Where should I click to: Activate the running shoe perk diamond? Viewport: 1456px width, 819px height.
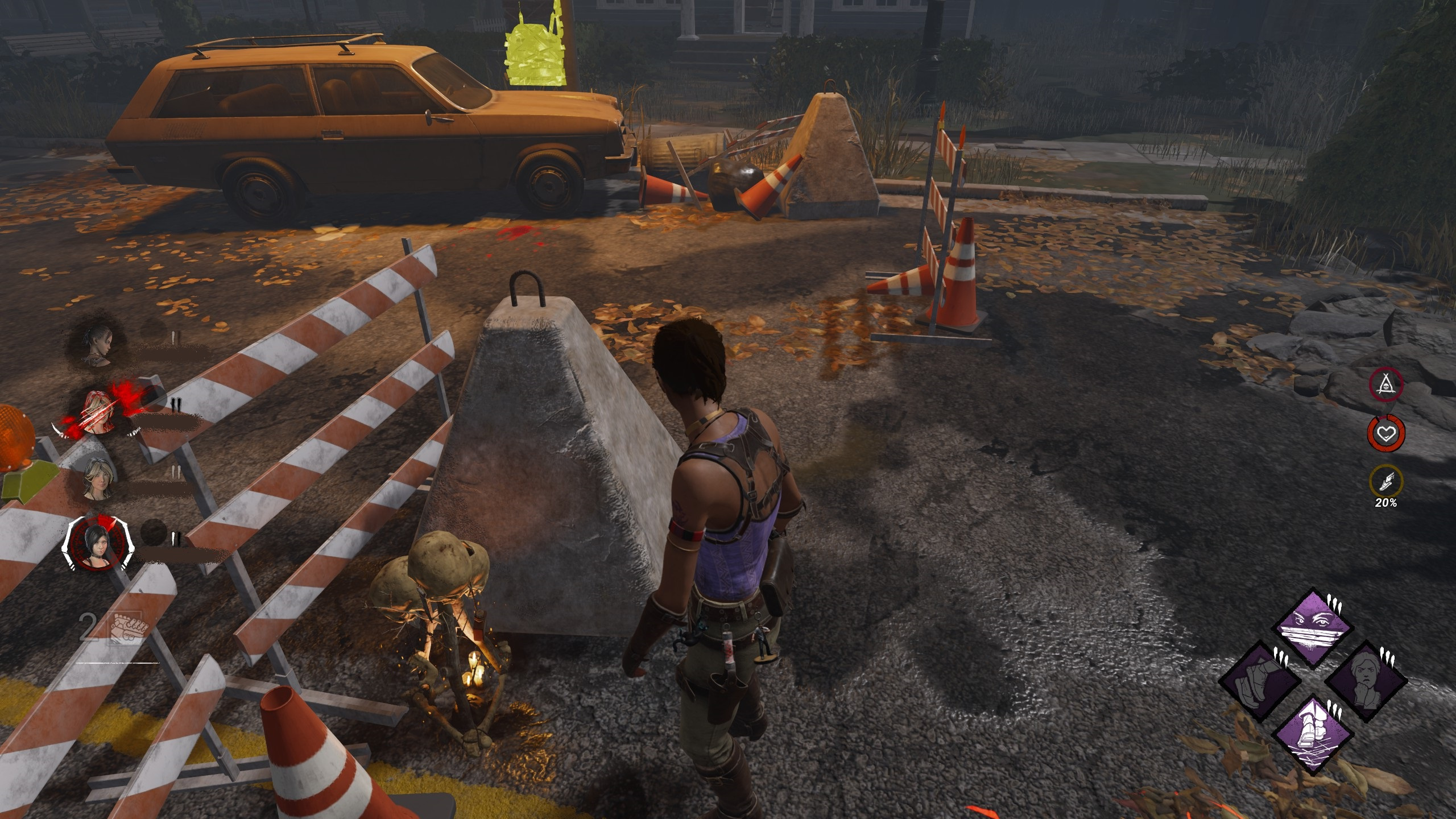(1312, 735)
